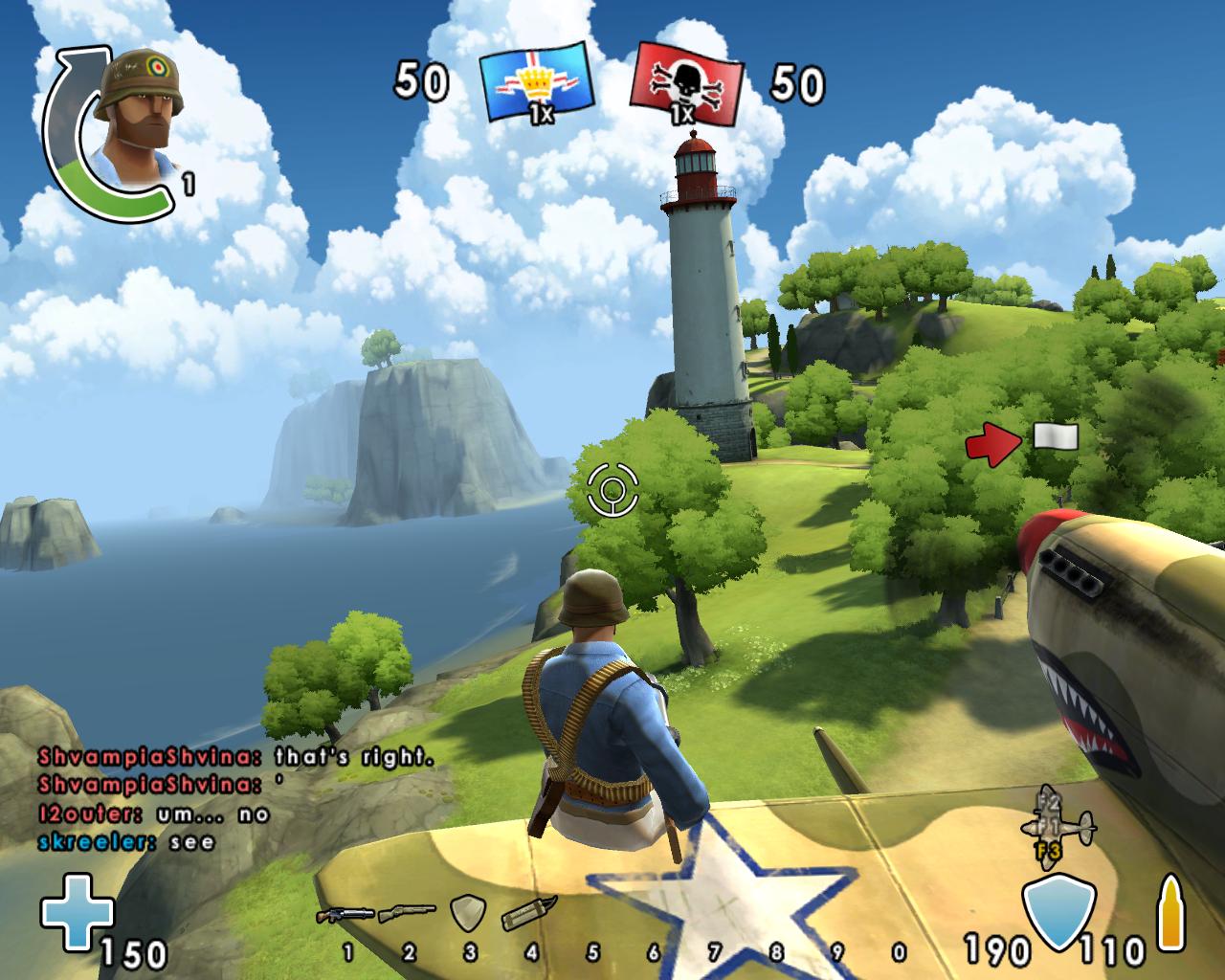This screenshot has width=1225, height=980.
Task: Open the chat log messages
Action: click(x=234, y=799)
